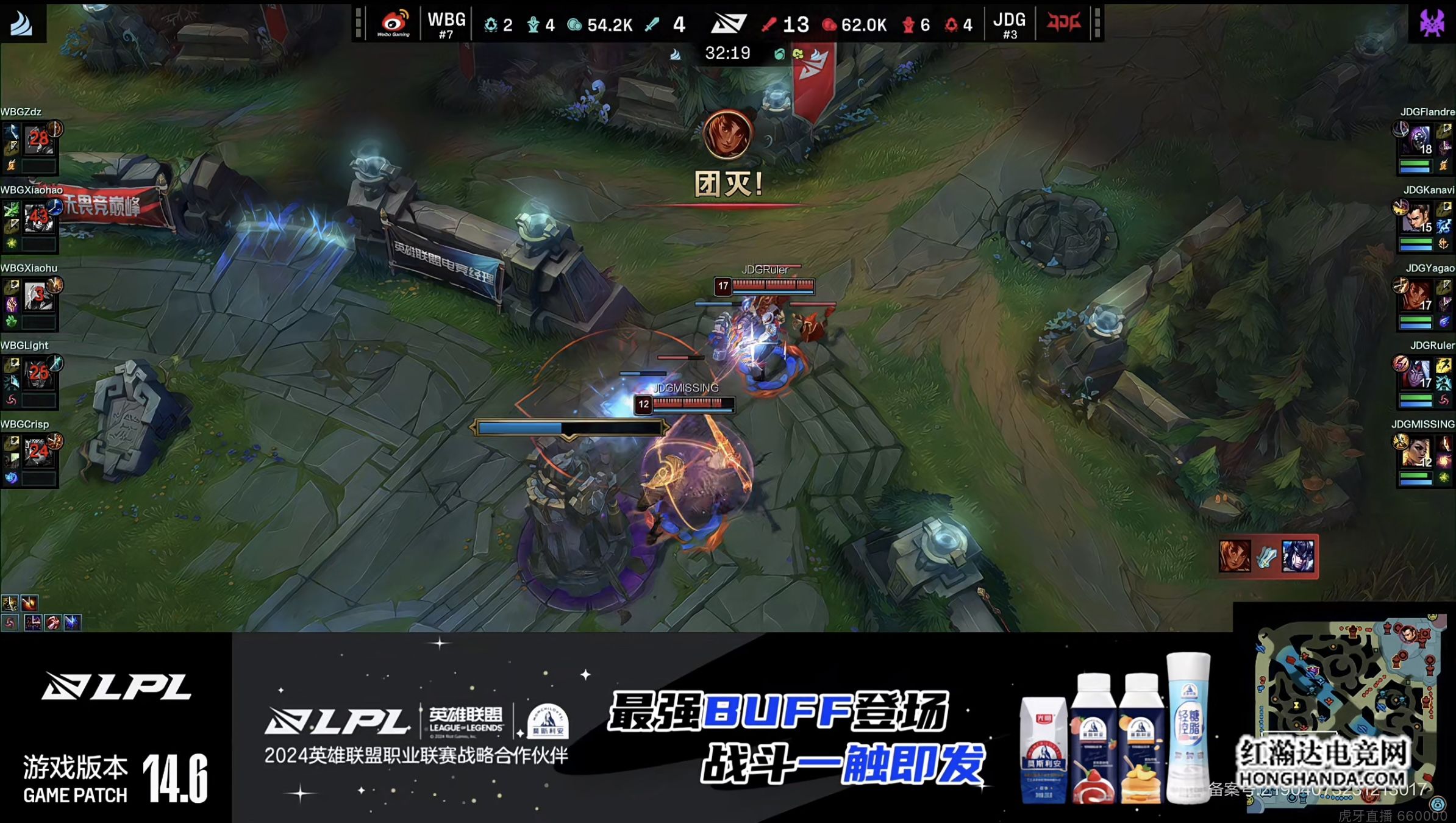The image size is (1456, 823).
Task: Select WBGZdz's champion portrait
Action: coord(38,140)
